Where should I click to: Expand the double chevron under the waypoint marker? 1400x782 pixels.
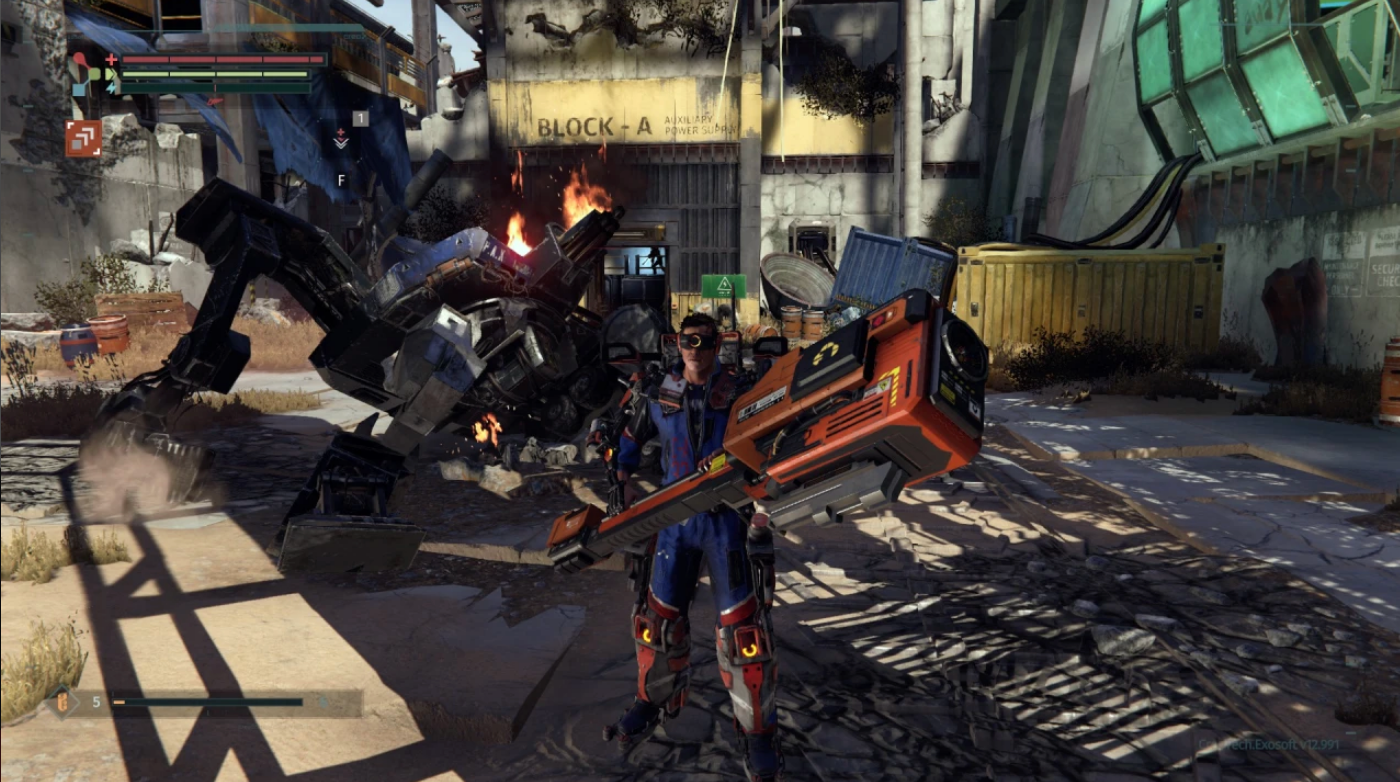coord(341,145)
